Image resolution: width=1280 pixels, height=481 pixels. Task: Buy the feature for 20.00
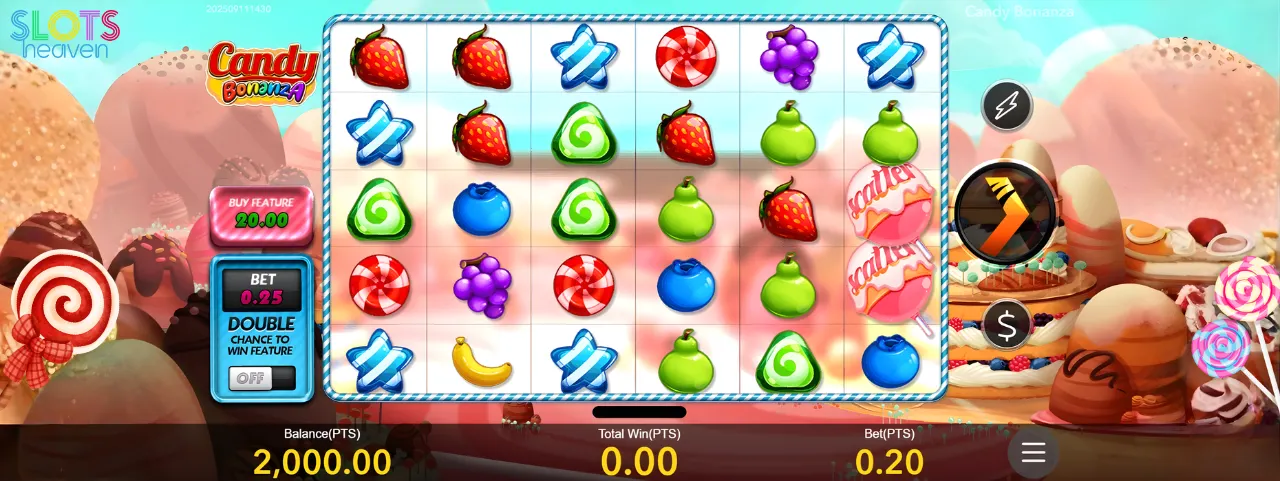pos(259,213)
